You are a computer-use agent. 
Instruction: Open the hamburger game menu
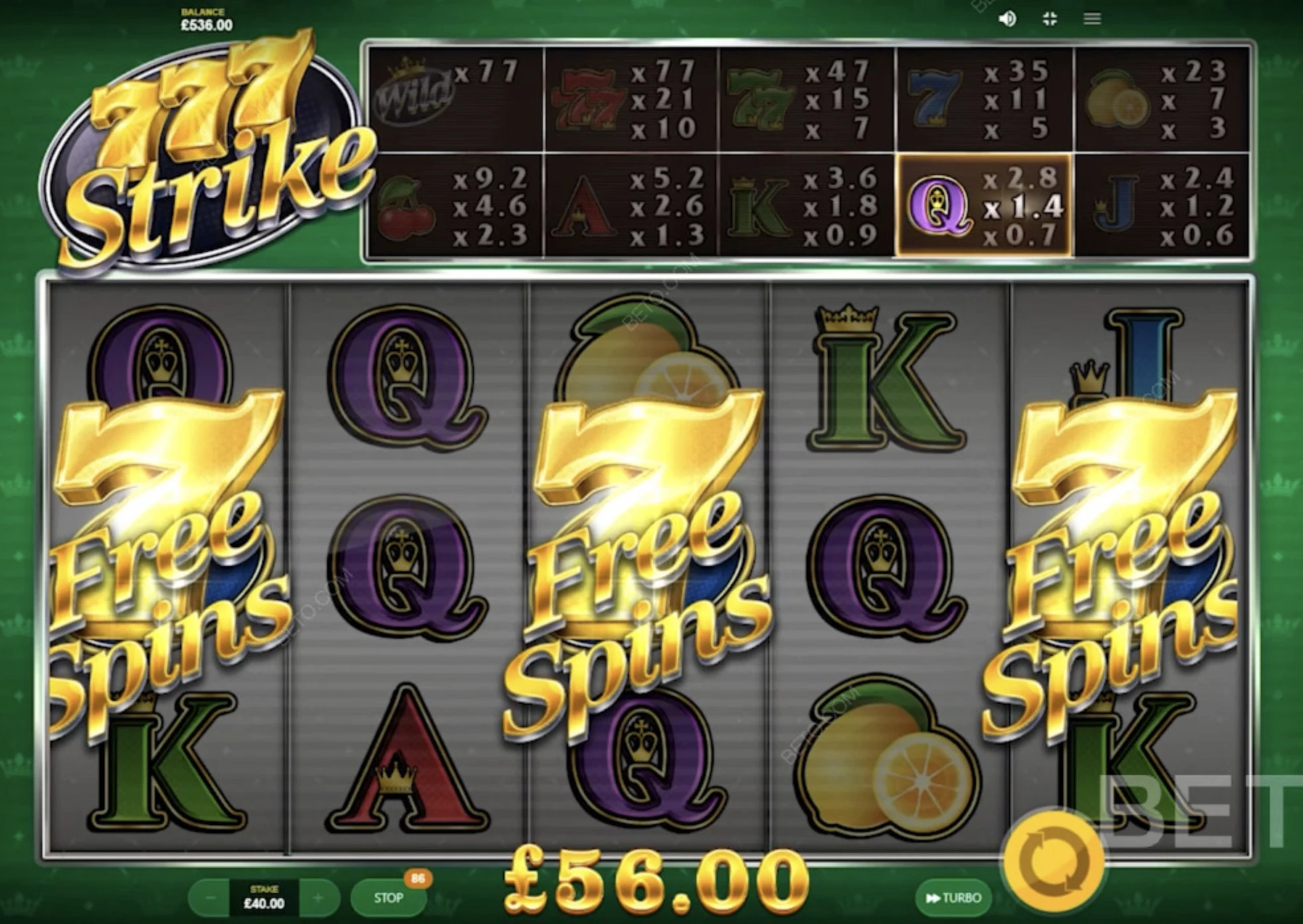click(1092, 19)
